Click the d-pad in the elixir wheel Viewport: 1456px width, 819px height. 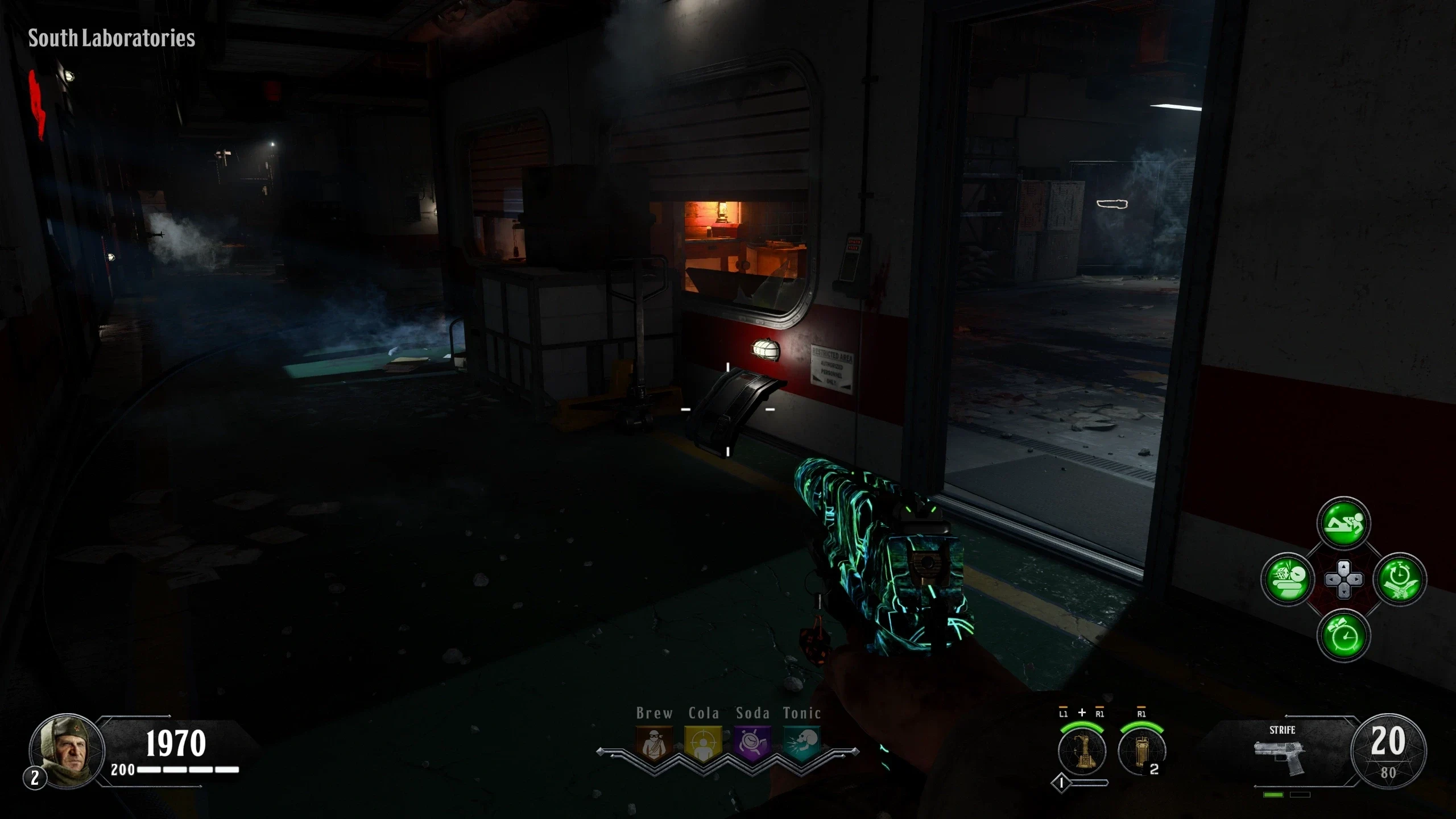[1343, 580]
